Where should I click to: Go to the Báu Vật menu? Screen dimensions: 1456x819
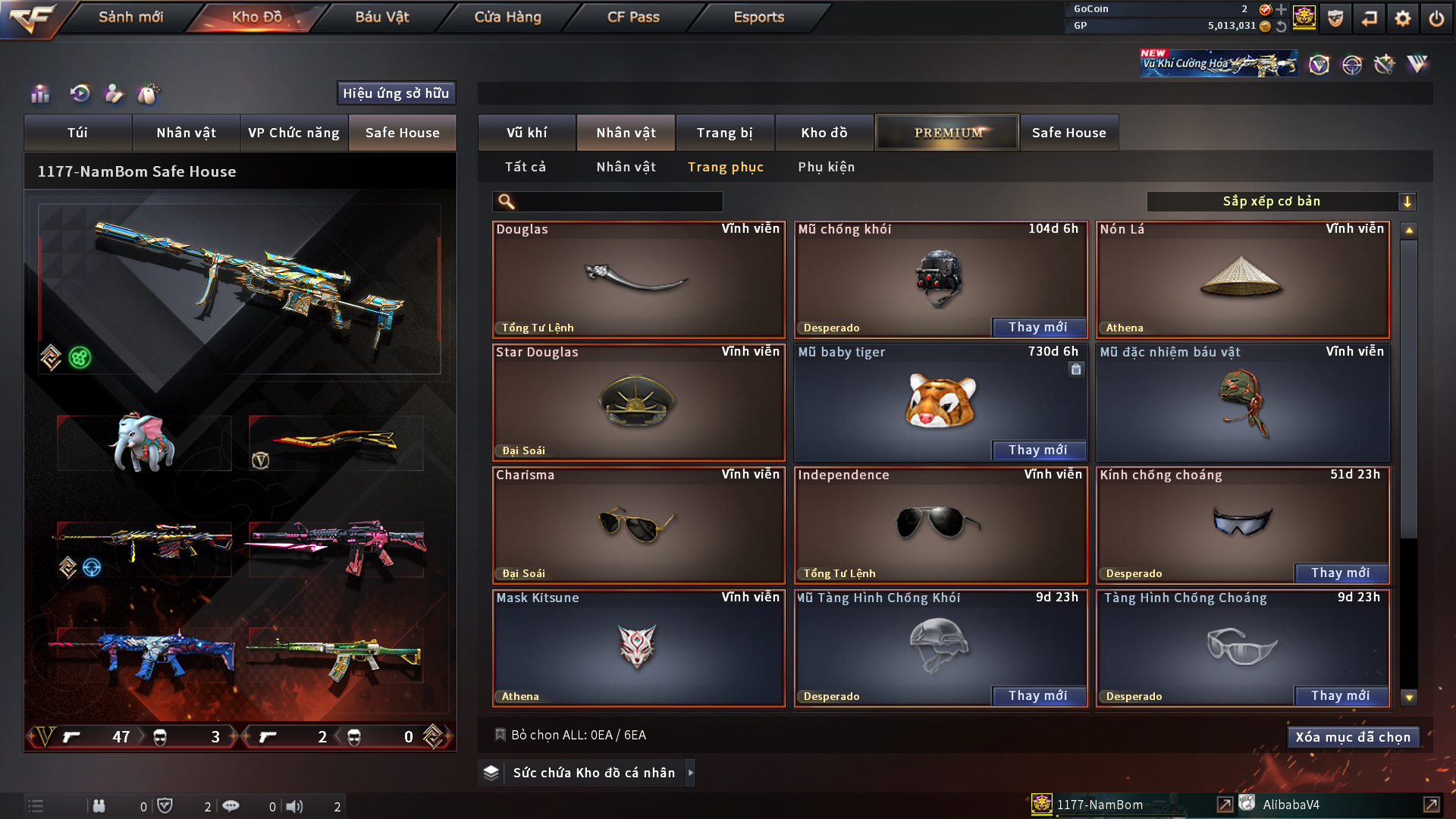[x=381, y=17]
